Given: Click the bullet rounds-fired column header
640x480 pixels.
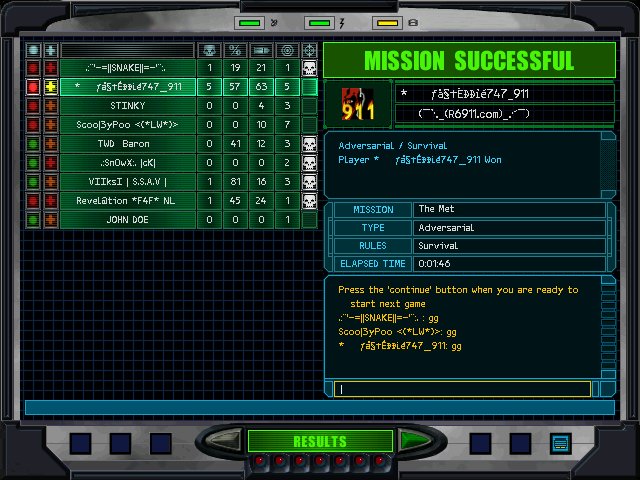Looking at the screenshot, I should (261, 50).
